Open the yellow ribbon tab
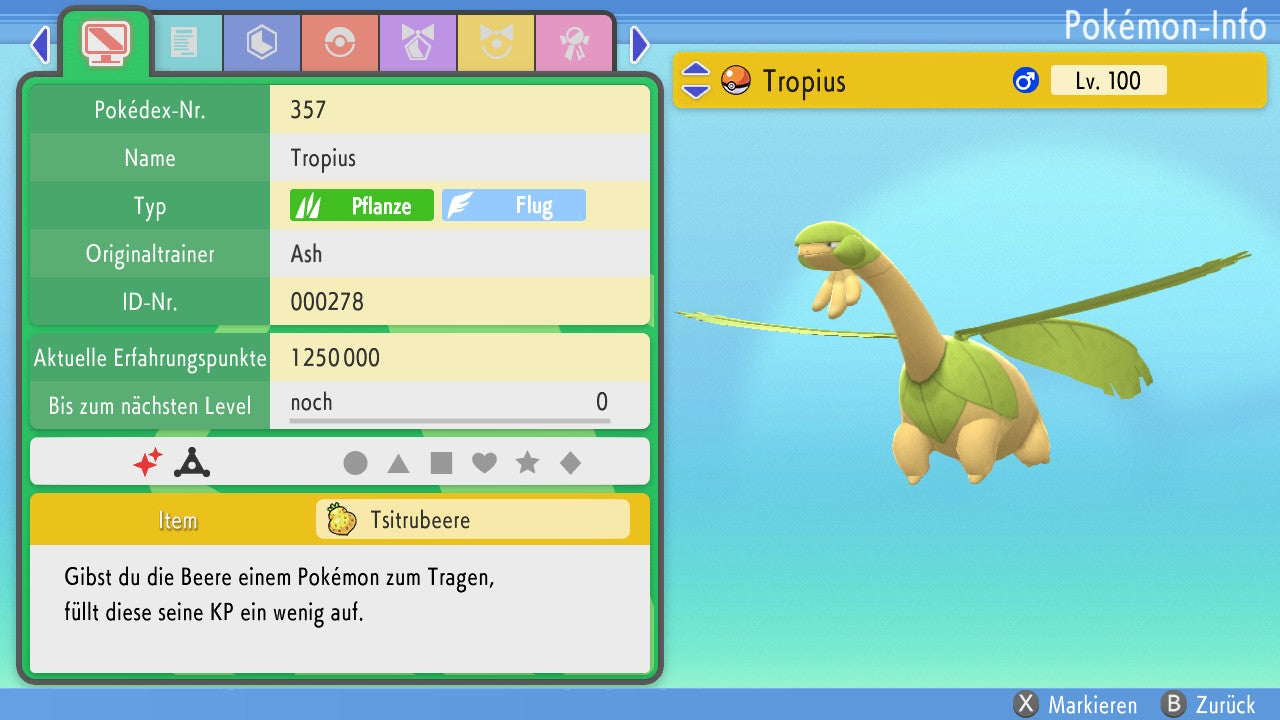1280x720 pixels. tap(496, 42)
